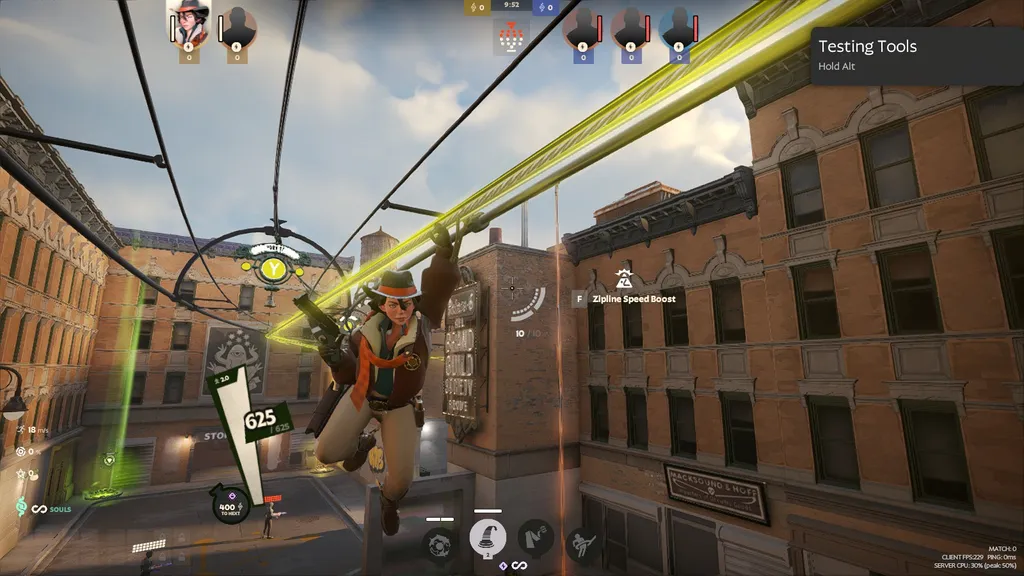Click the red lane objectives icon
Viewport: 1024px width, 576px height.
(x=512, y=38)
